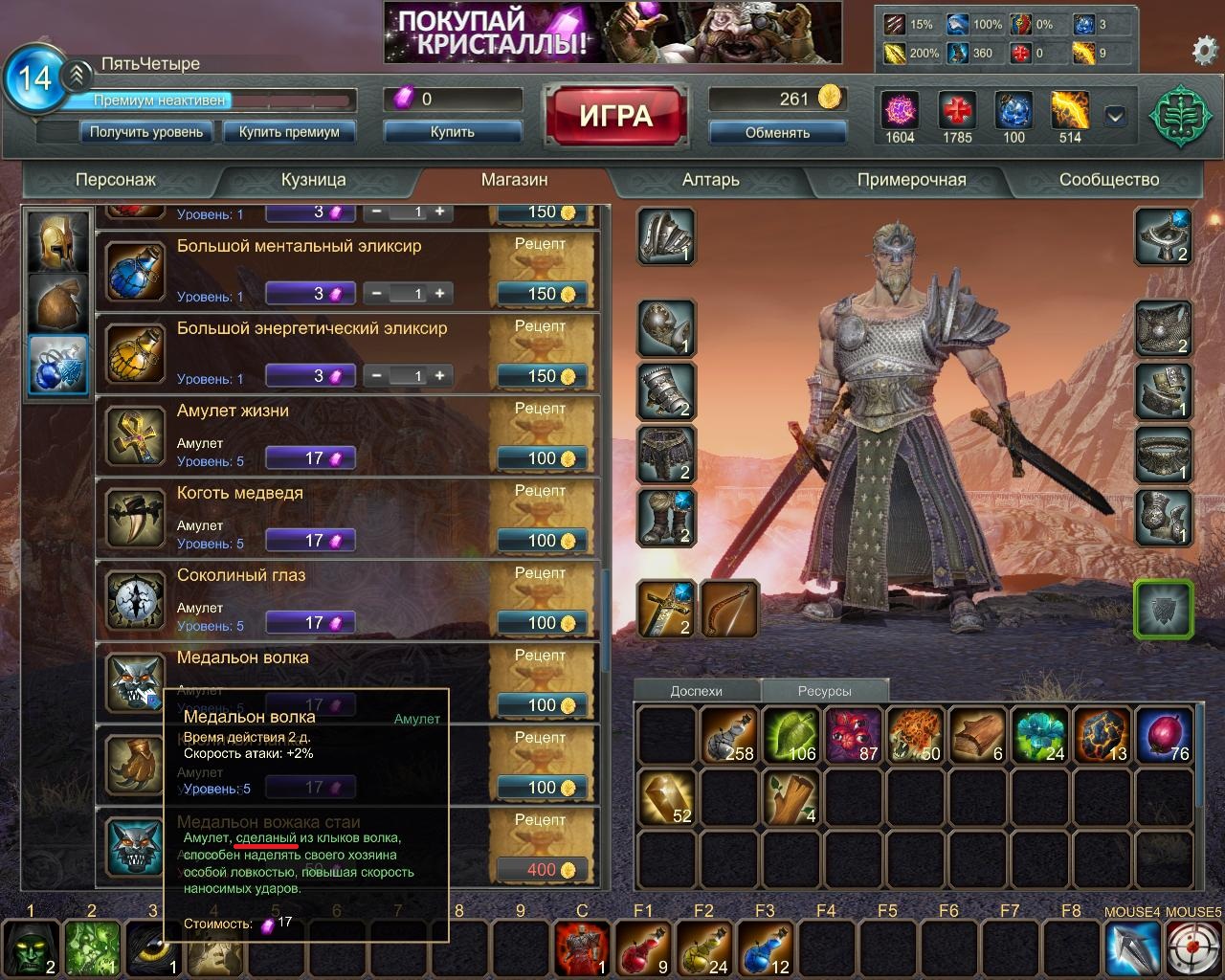Switch to the Персонаж tab
Image resolution: width=1225 pixels, height=980 pixels.
116,180
